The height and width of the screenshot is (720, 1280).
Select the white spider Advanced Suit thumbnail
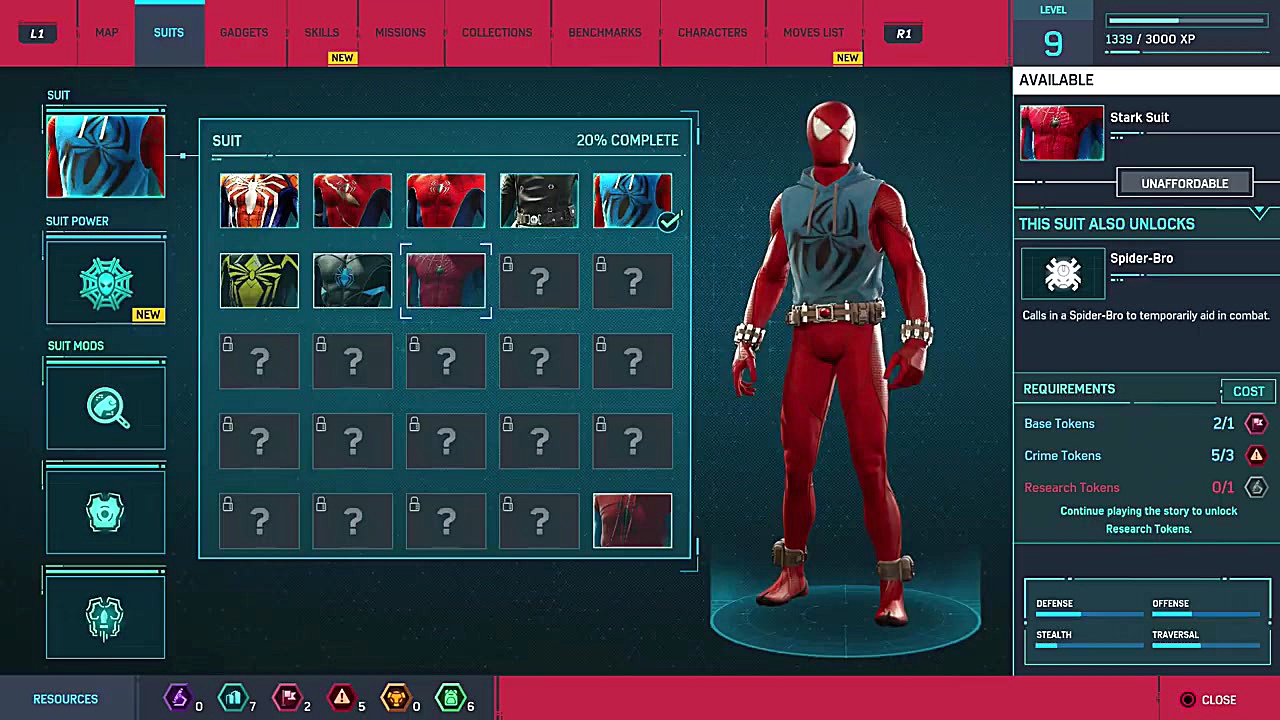pyautogui.click(x=259, y=200)
